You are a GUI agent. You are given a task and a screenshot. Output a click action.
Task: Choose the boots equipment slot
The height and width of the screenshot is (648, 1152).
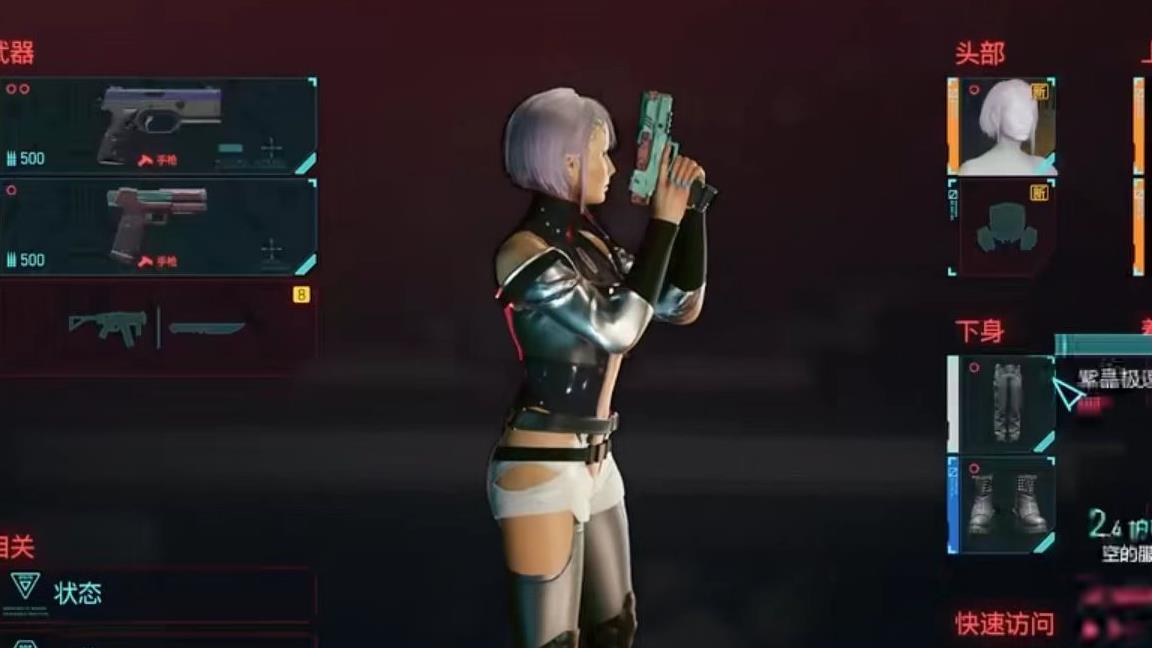coord(1004,505)
